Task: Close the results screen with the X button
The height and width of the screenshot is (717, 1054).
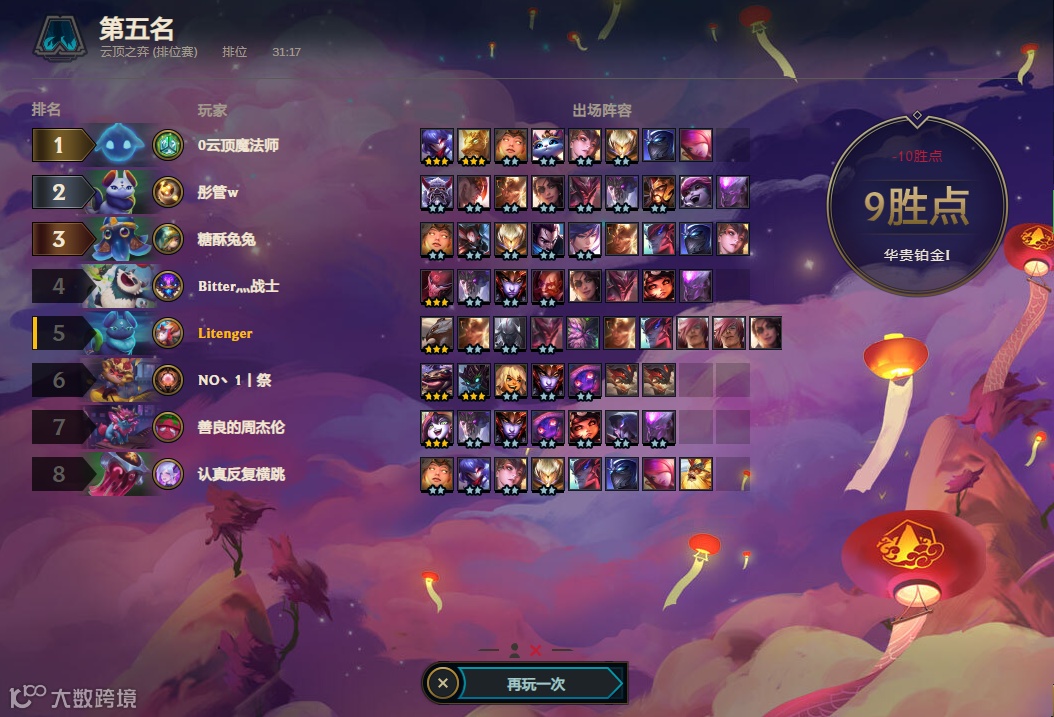Action: point(443,684)
